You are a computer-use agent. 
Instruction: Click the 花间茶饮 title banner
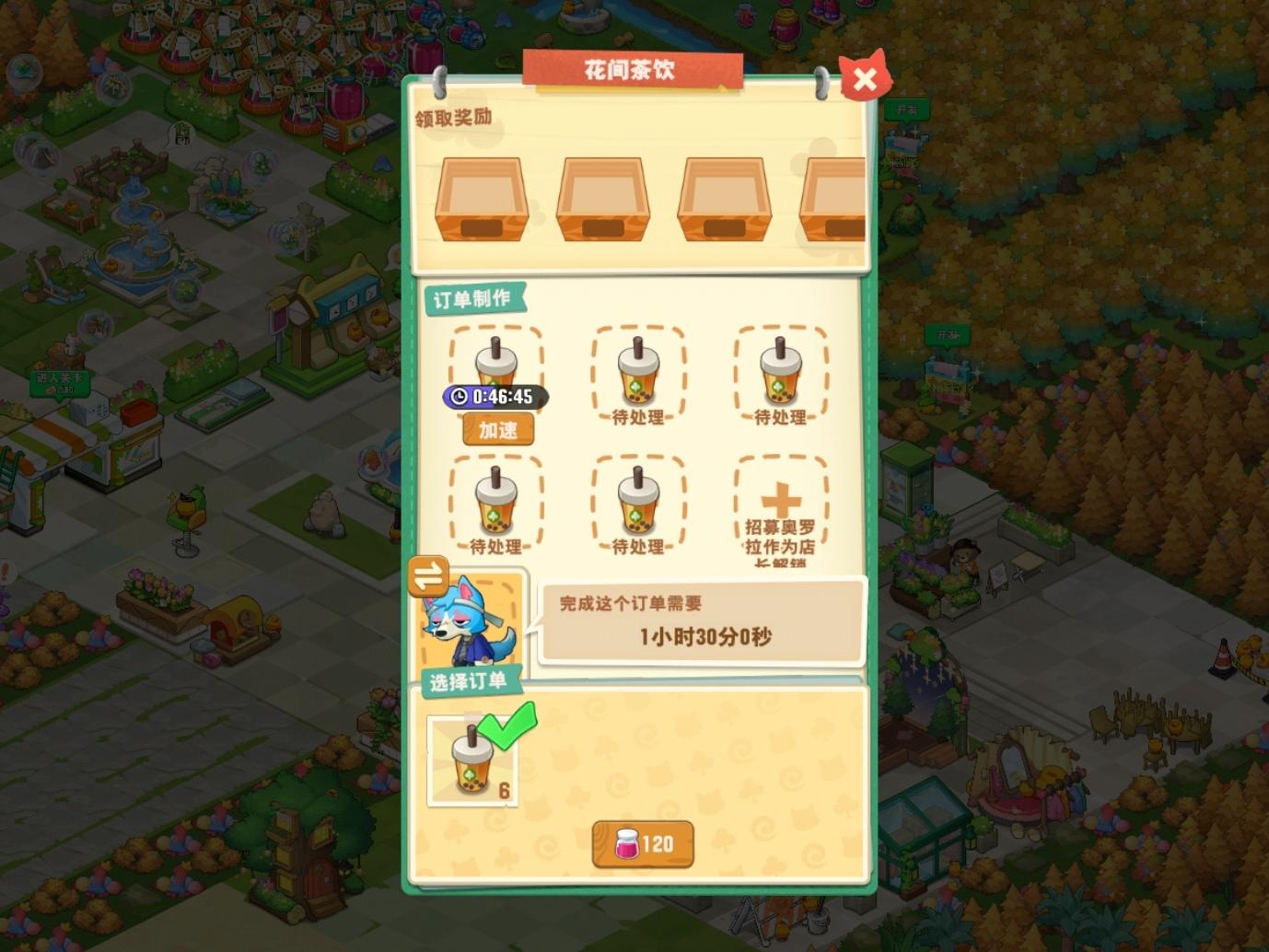(634, 70)
